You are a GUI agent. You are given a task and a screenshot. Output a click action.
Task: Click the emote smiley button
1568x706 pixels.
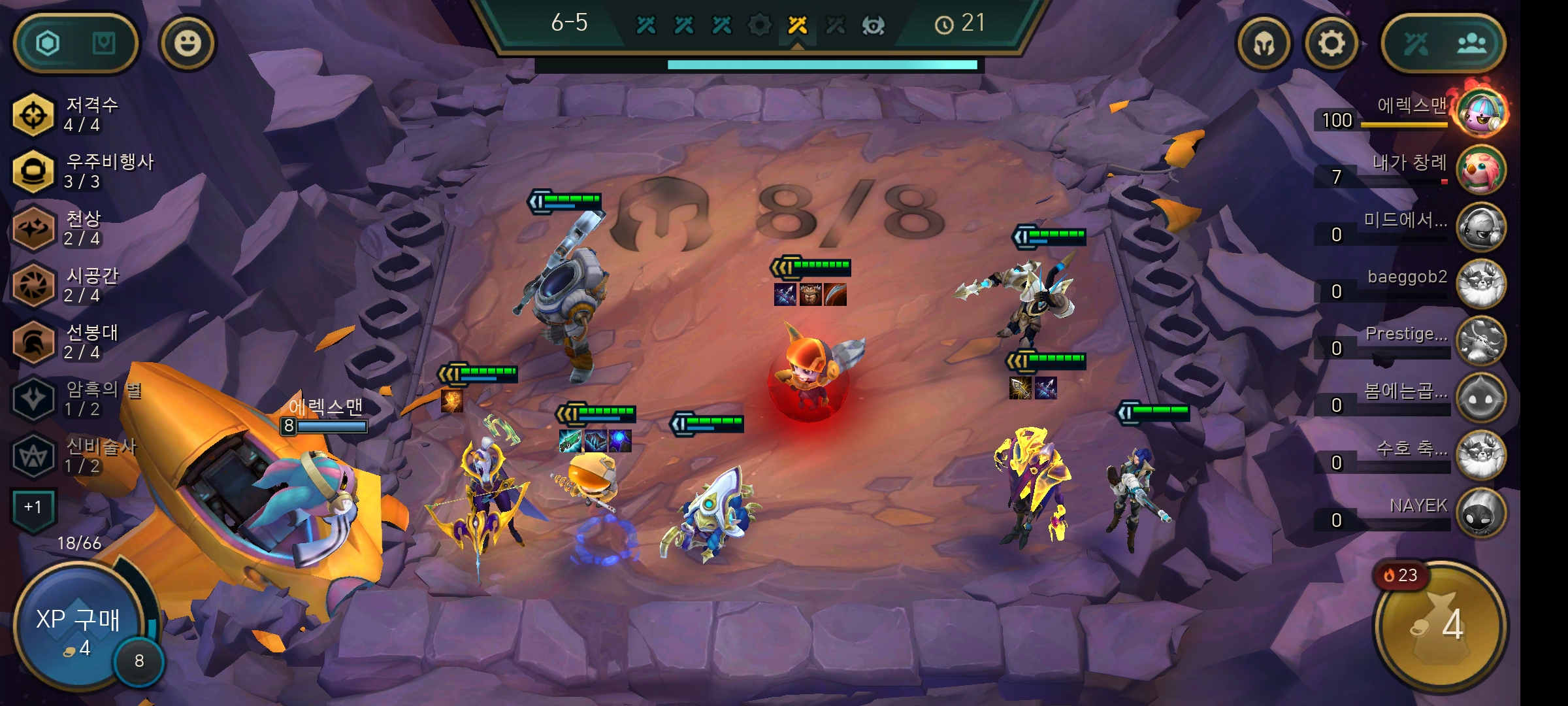click(x=189, y=42)
